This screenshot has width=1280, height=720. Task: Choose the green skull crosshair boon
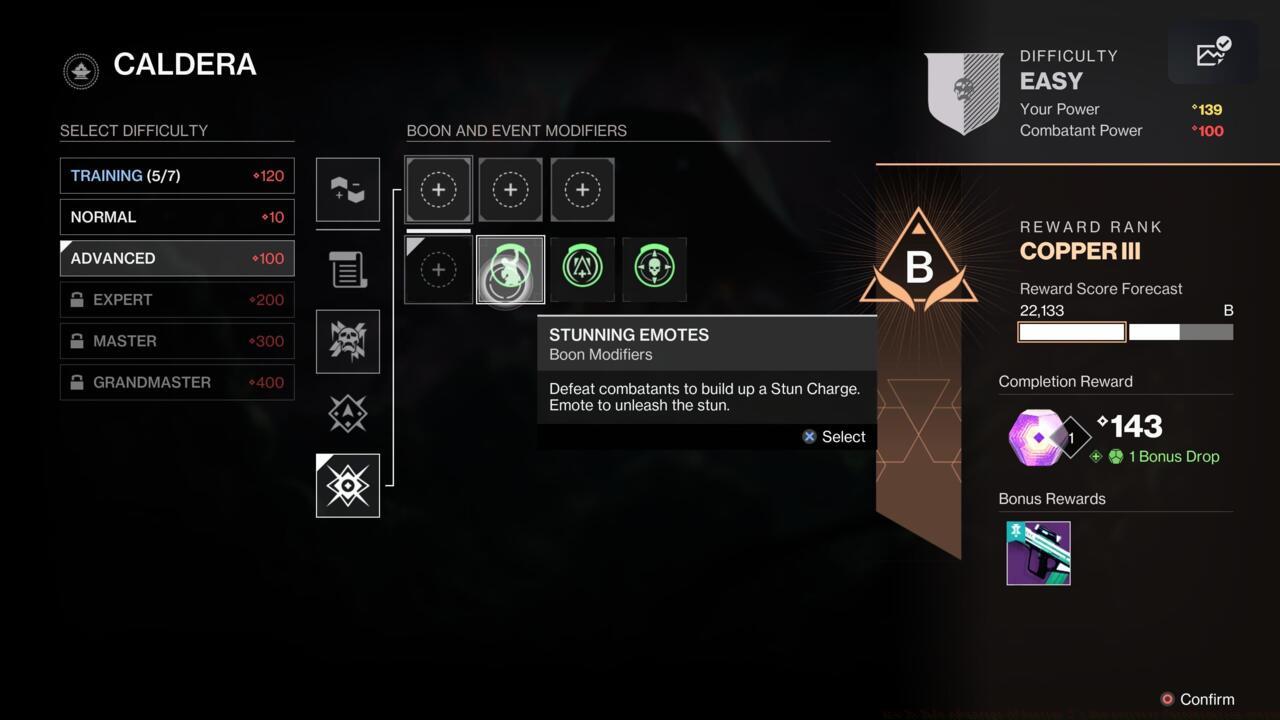tap(655, 269)
